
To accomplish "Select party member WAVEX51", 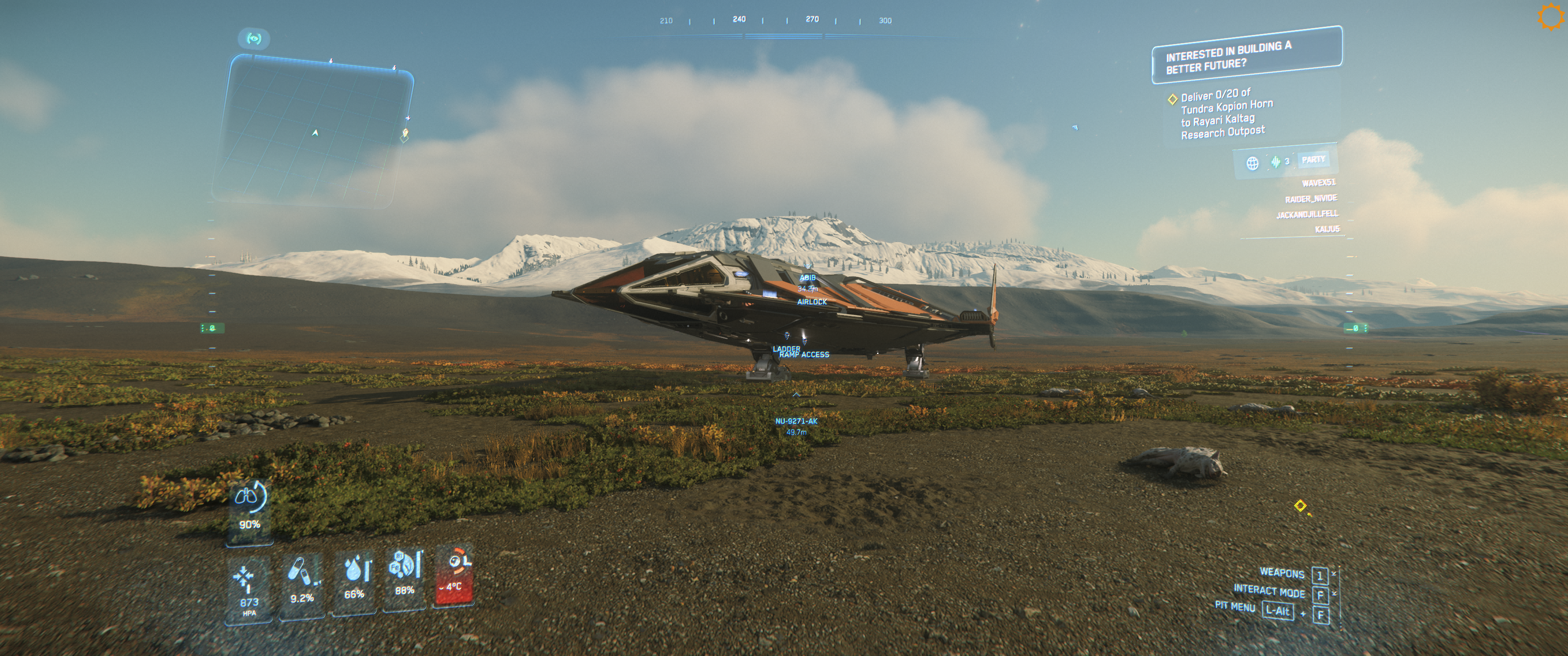I will 1318,183.
